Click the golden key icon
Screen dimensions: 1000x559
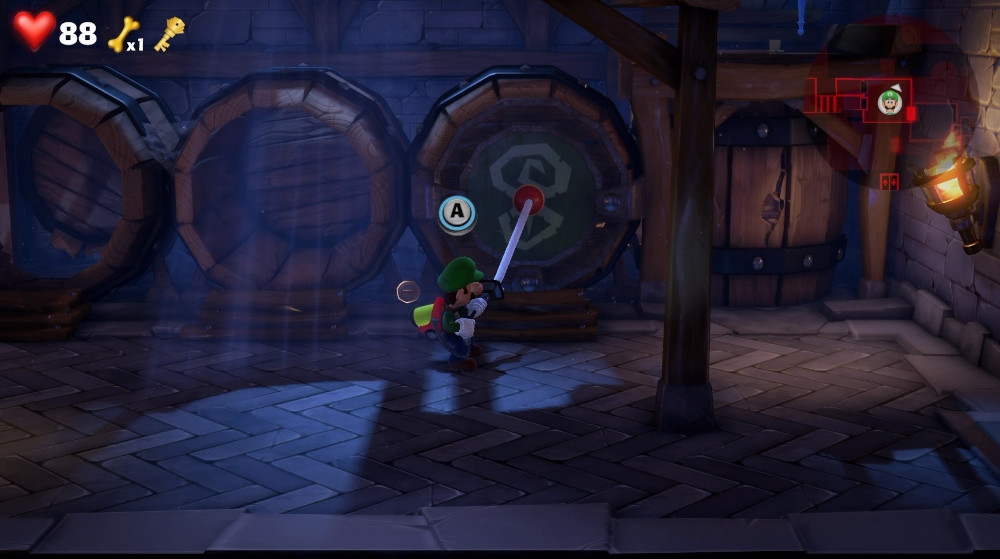click(x=169, y=33)
